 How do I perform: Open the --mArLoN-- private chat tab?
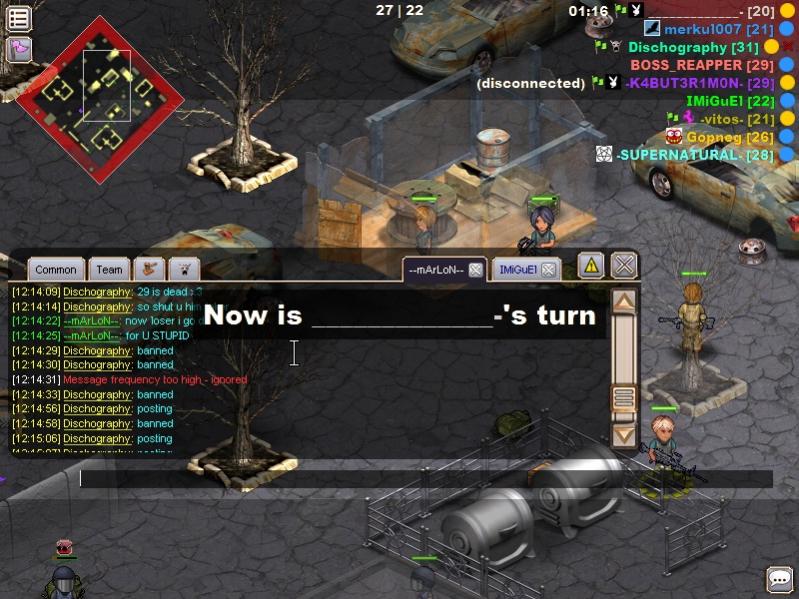point(437,269)
